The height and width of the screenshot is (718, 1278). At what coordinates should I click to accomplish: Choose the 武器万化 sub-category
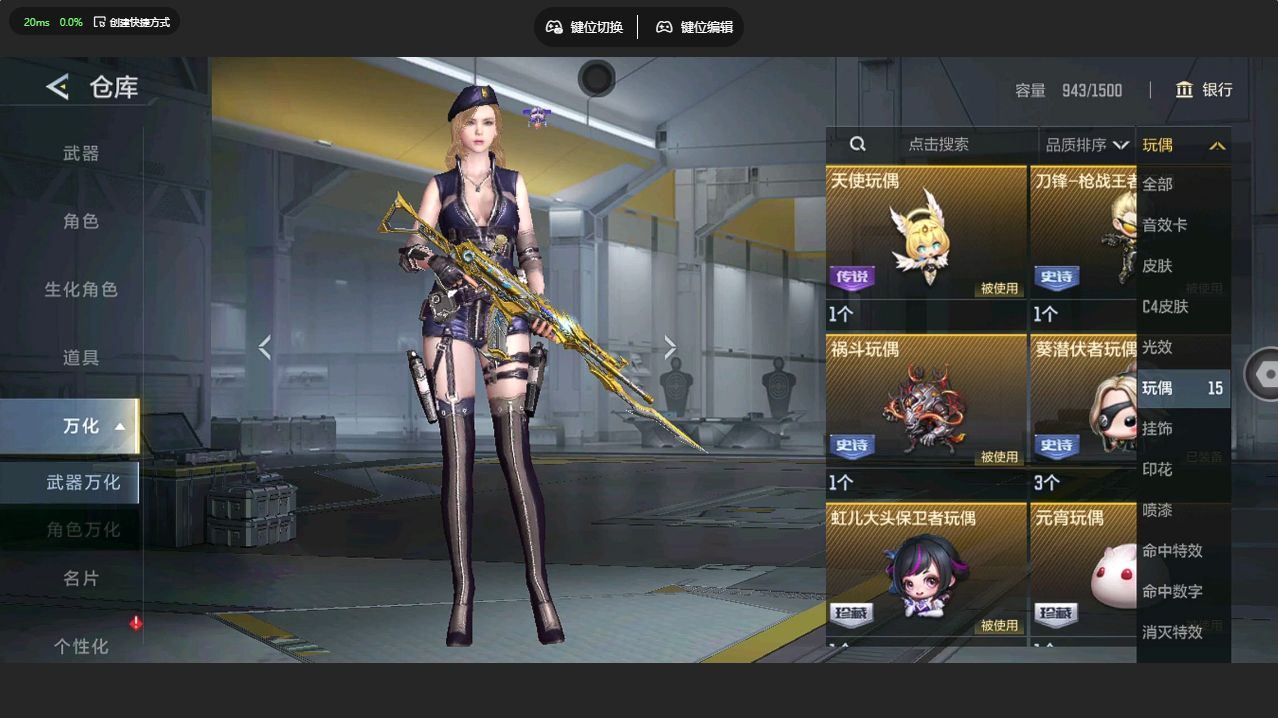(82, 482)
